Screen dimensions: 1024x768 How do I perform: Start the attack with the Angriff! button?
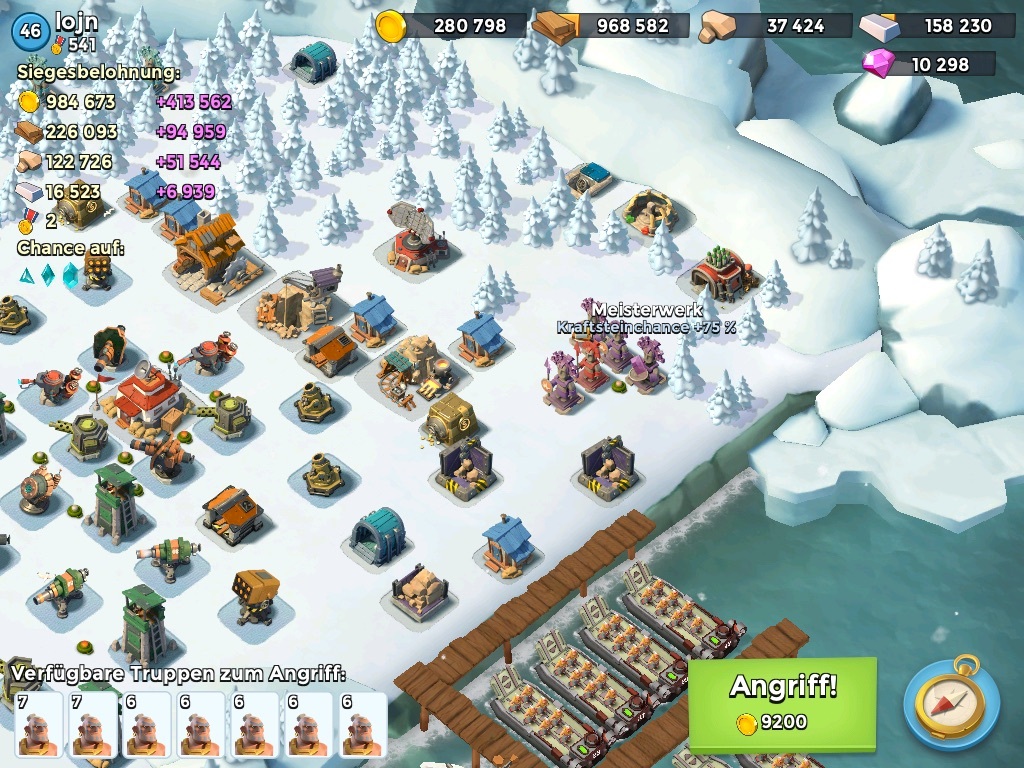click(782, 701)
